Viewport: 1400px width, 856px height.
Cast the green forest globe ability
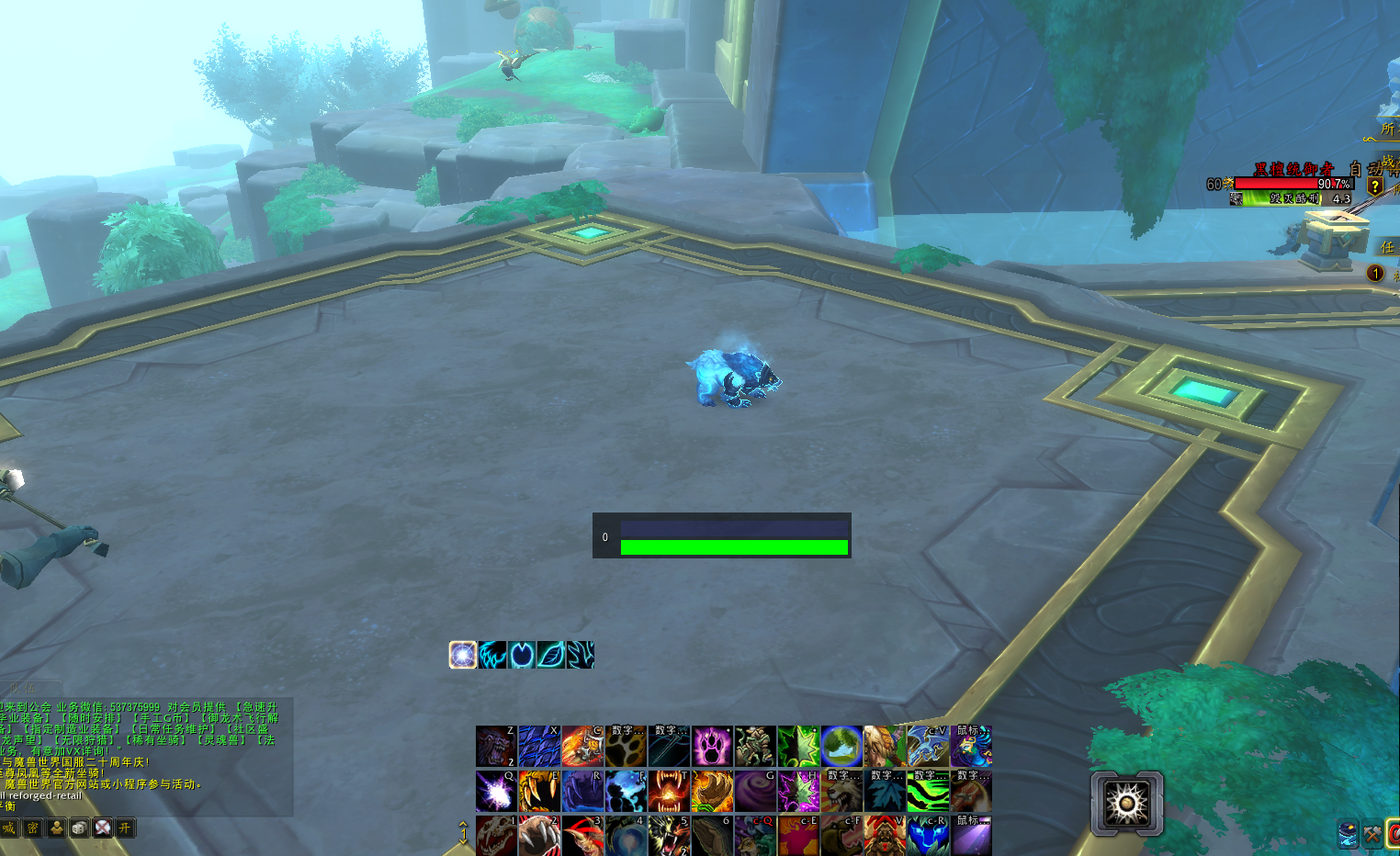(841, 746)
